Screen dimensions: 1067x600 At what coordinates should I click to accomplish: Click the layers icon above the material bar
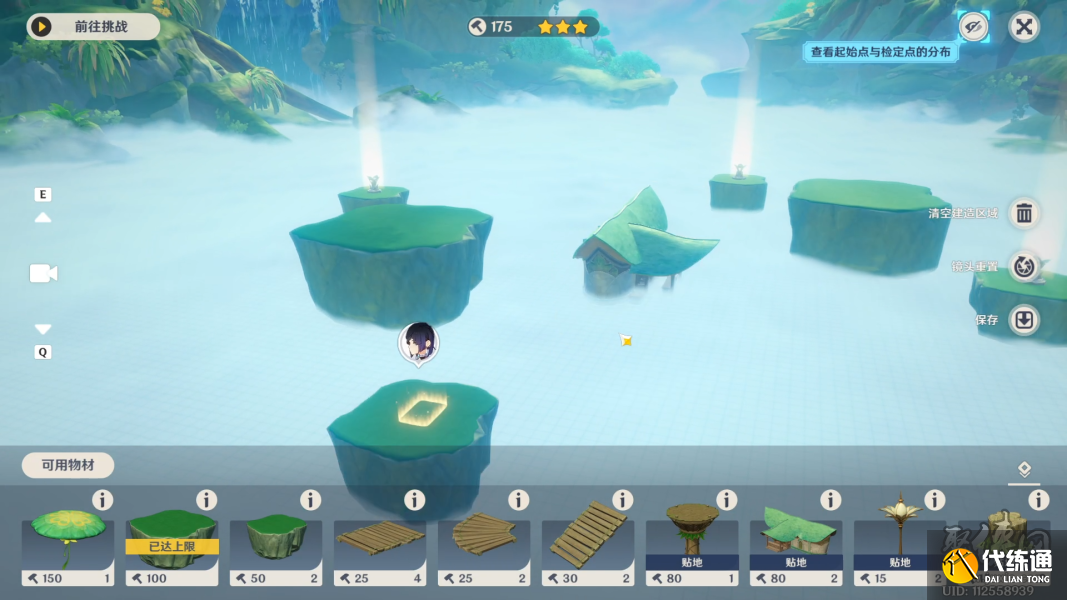pyautogui.click(x=1024, y=469)
